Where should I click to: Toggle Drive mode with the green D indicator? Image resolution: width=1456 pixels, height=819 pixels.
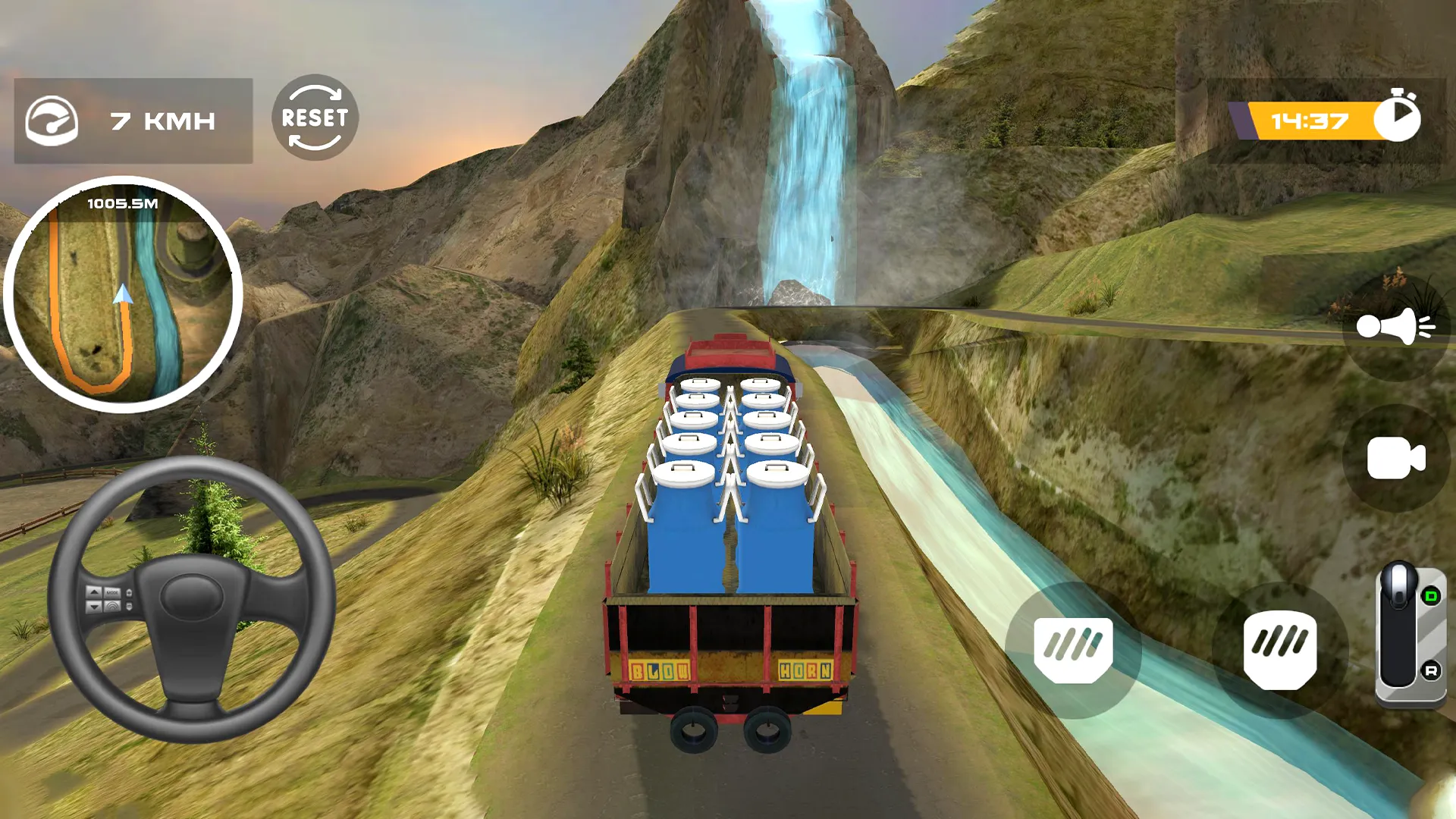tap(1432, 596)
